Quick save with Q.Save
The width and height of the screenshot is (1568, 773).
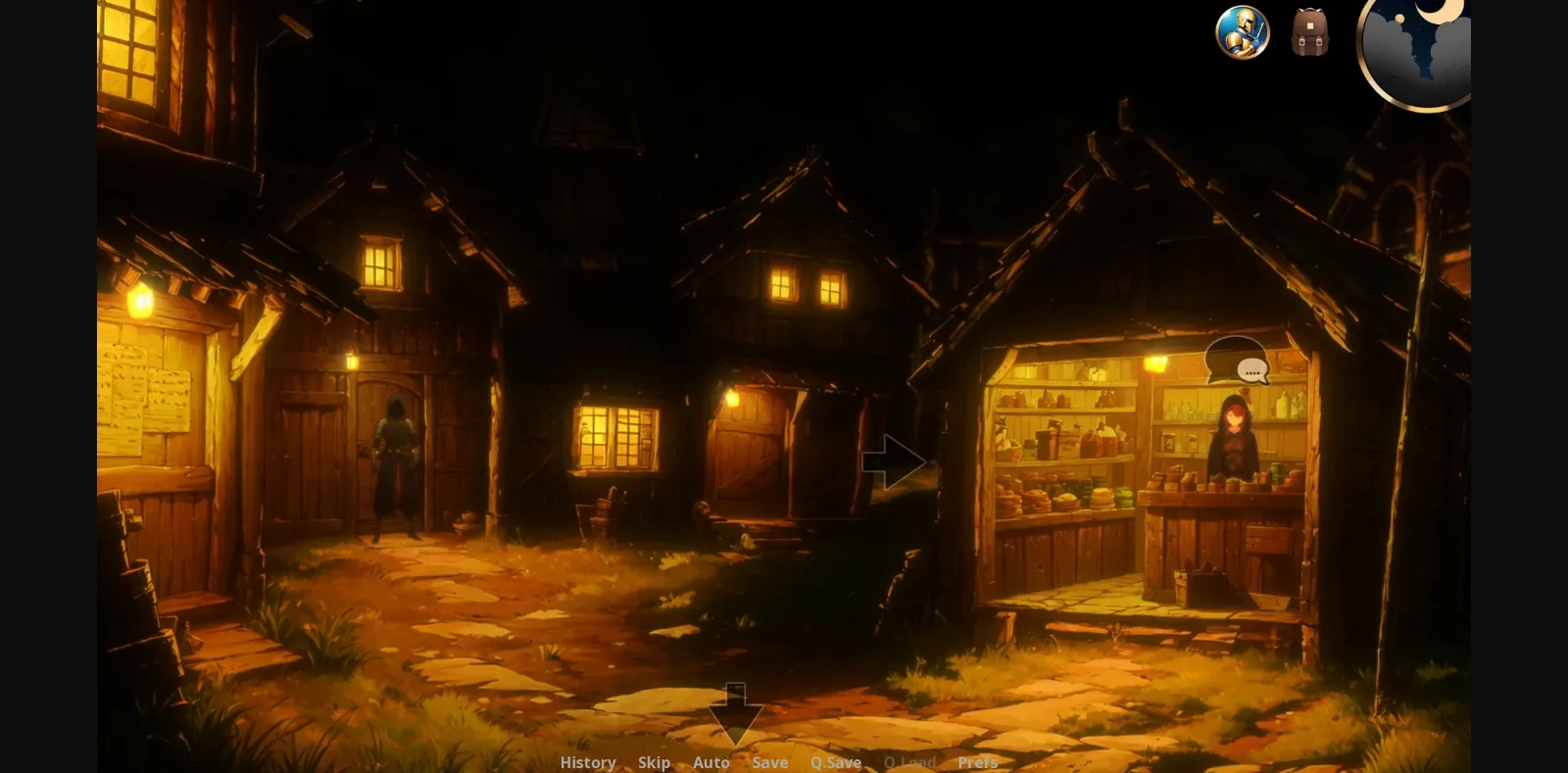coord(834,761)
